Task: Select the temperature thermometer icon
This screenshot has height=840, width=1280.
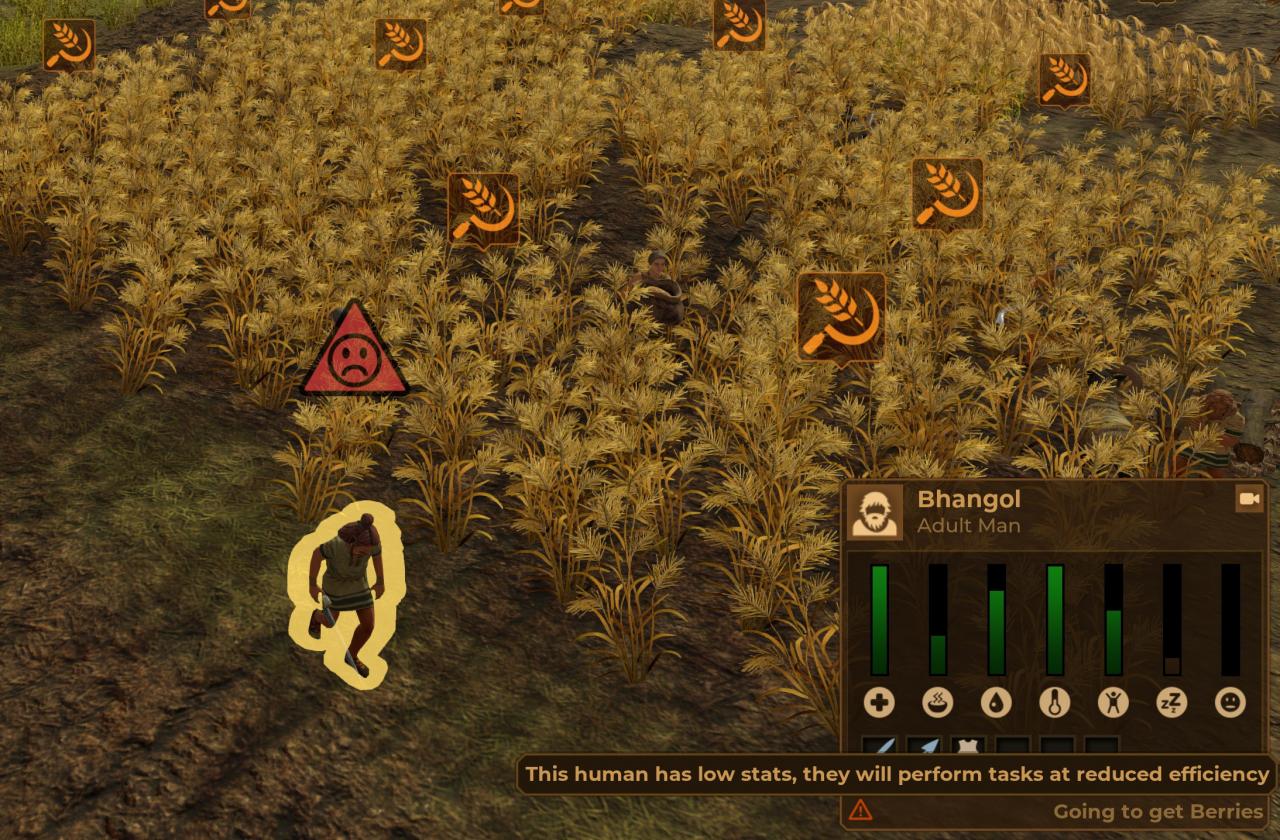Action: click(x=1055, y=703)
